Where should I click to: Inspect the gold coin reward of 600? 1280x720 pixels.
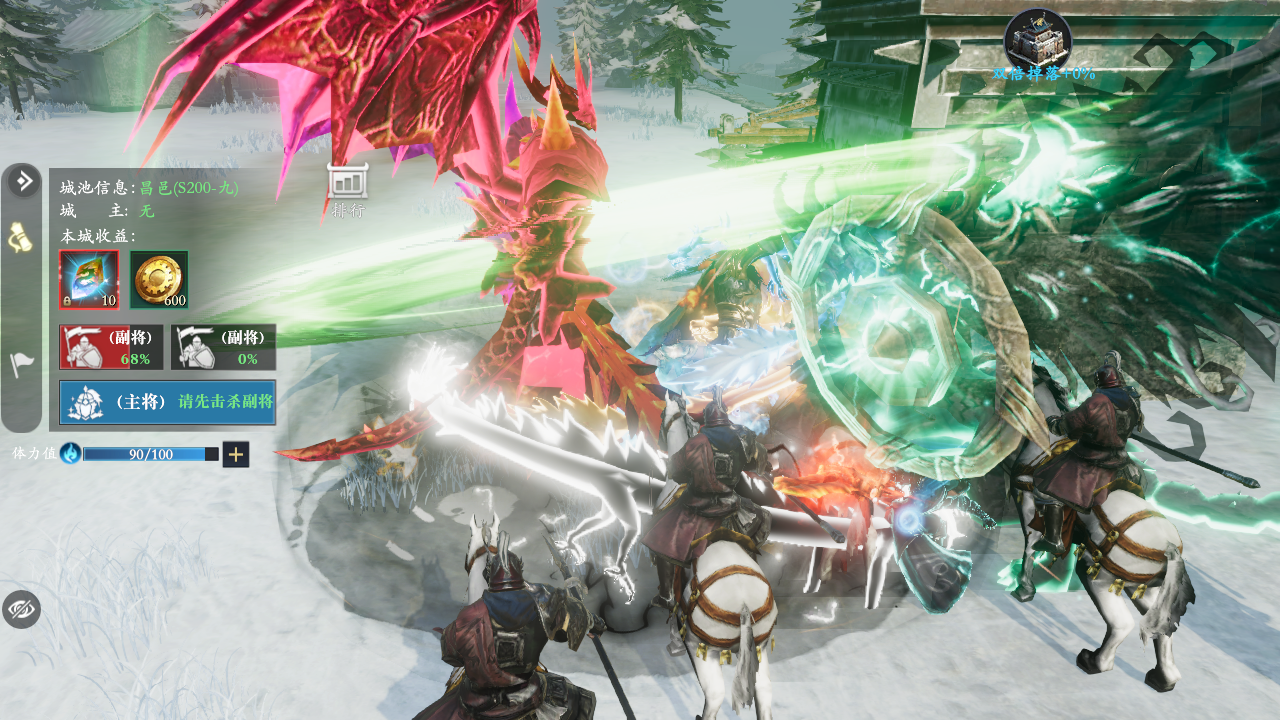tap(159, 279)
